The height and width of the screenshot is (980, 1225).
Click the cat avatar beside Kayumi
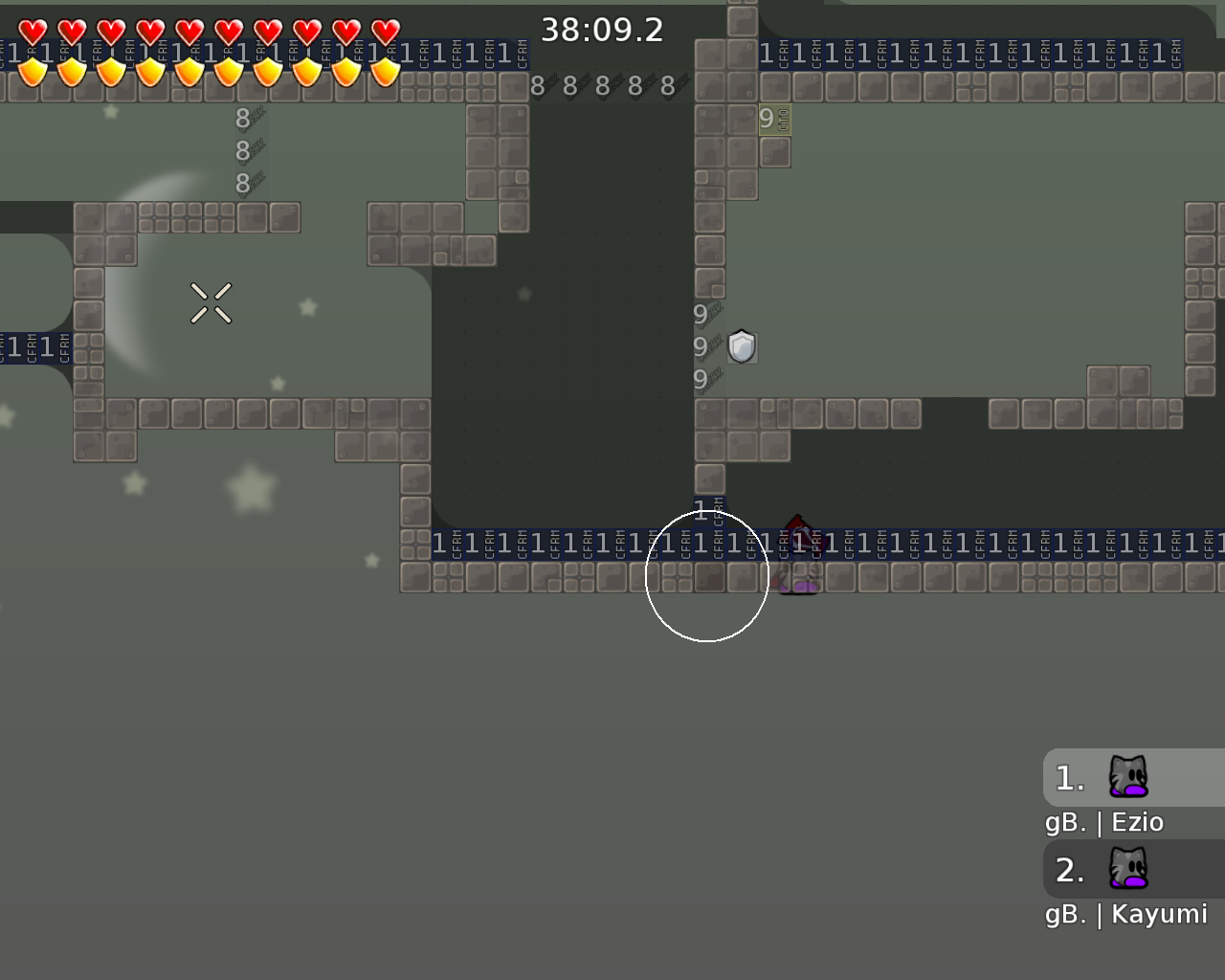tap(1129, 869)
